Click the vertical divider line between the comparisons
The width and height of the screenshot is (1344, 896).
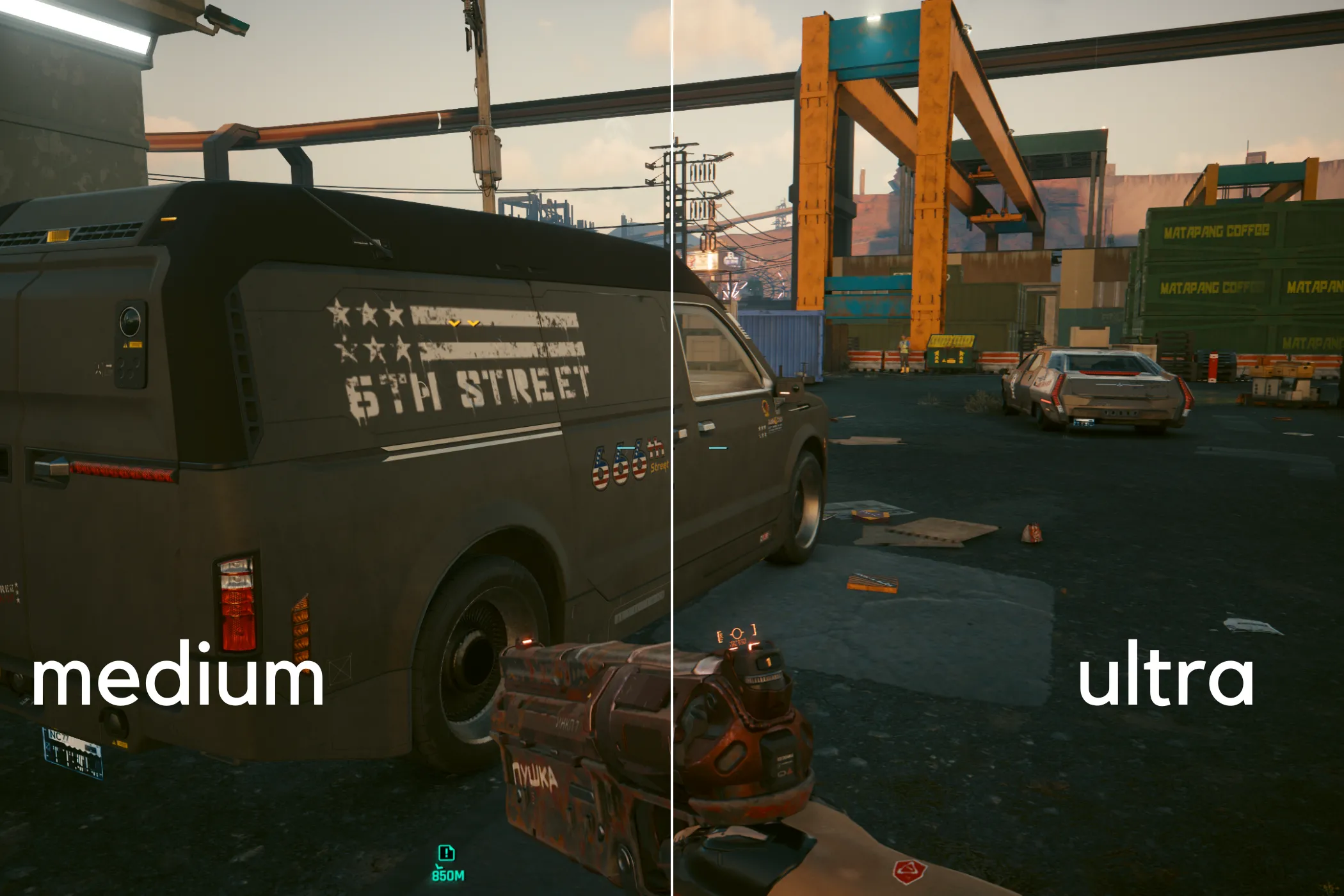tap(671, 448)
